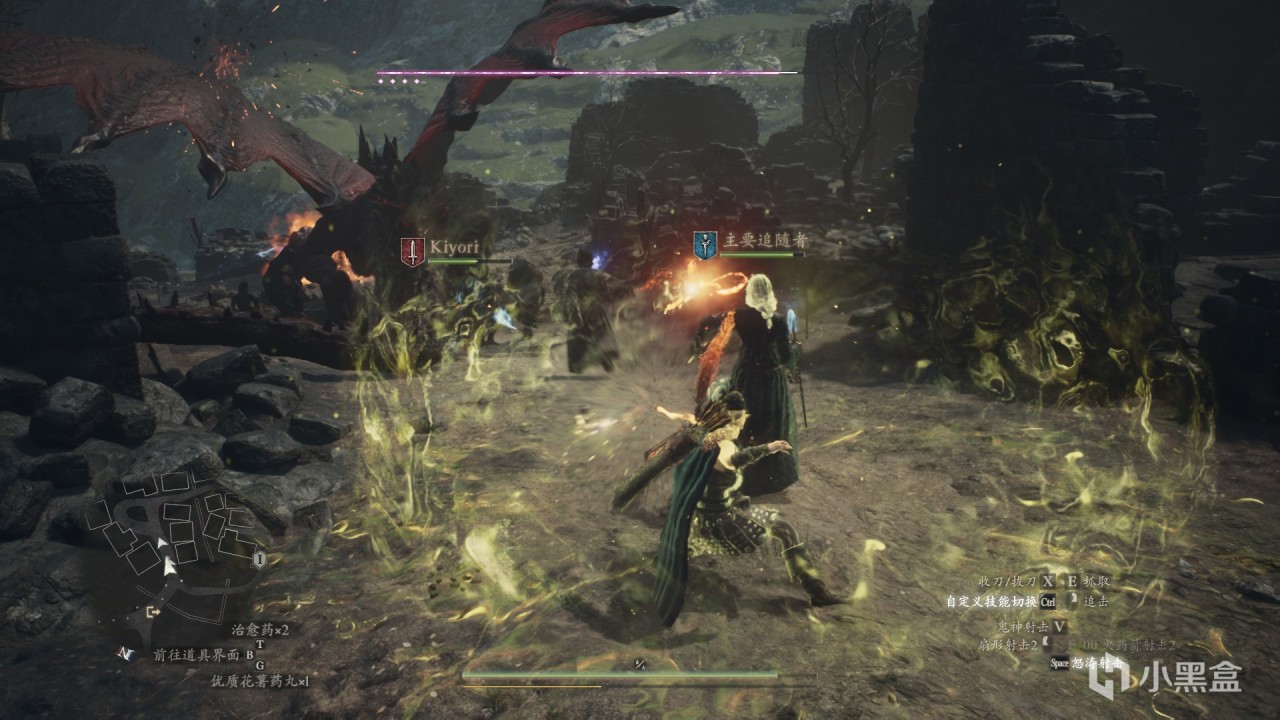
Task: Open the 前往道具界面 item screen shortcut
Action: click(x=197, y=655)
